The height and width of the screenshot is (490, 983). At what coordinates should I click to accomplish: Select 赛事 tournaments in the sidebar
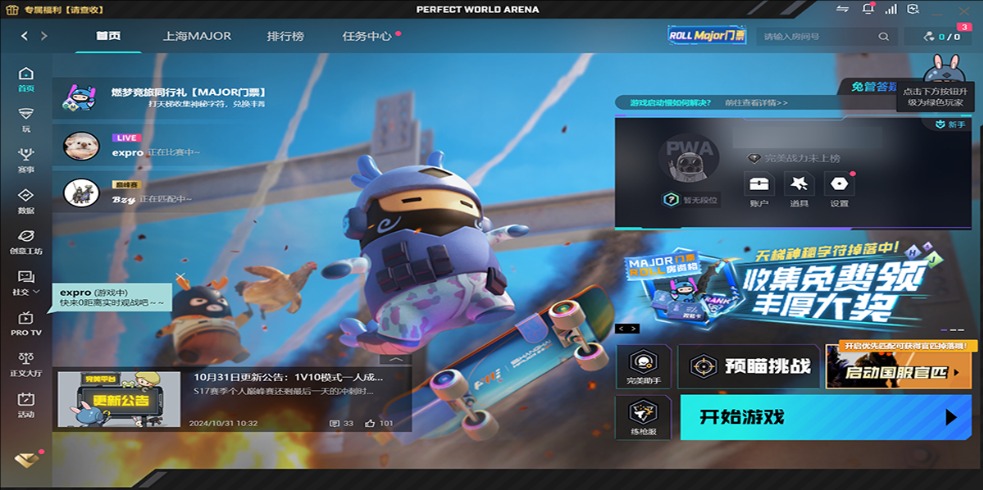click(x=26, y=160)
